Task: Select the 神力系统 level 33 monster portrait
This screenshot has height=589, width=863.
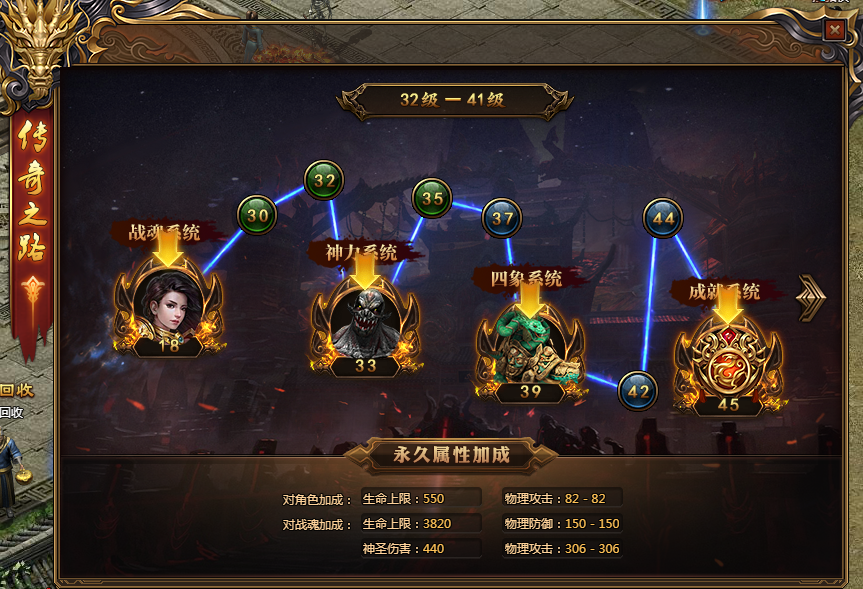Action: click(x=365, y=323)
